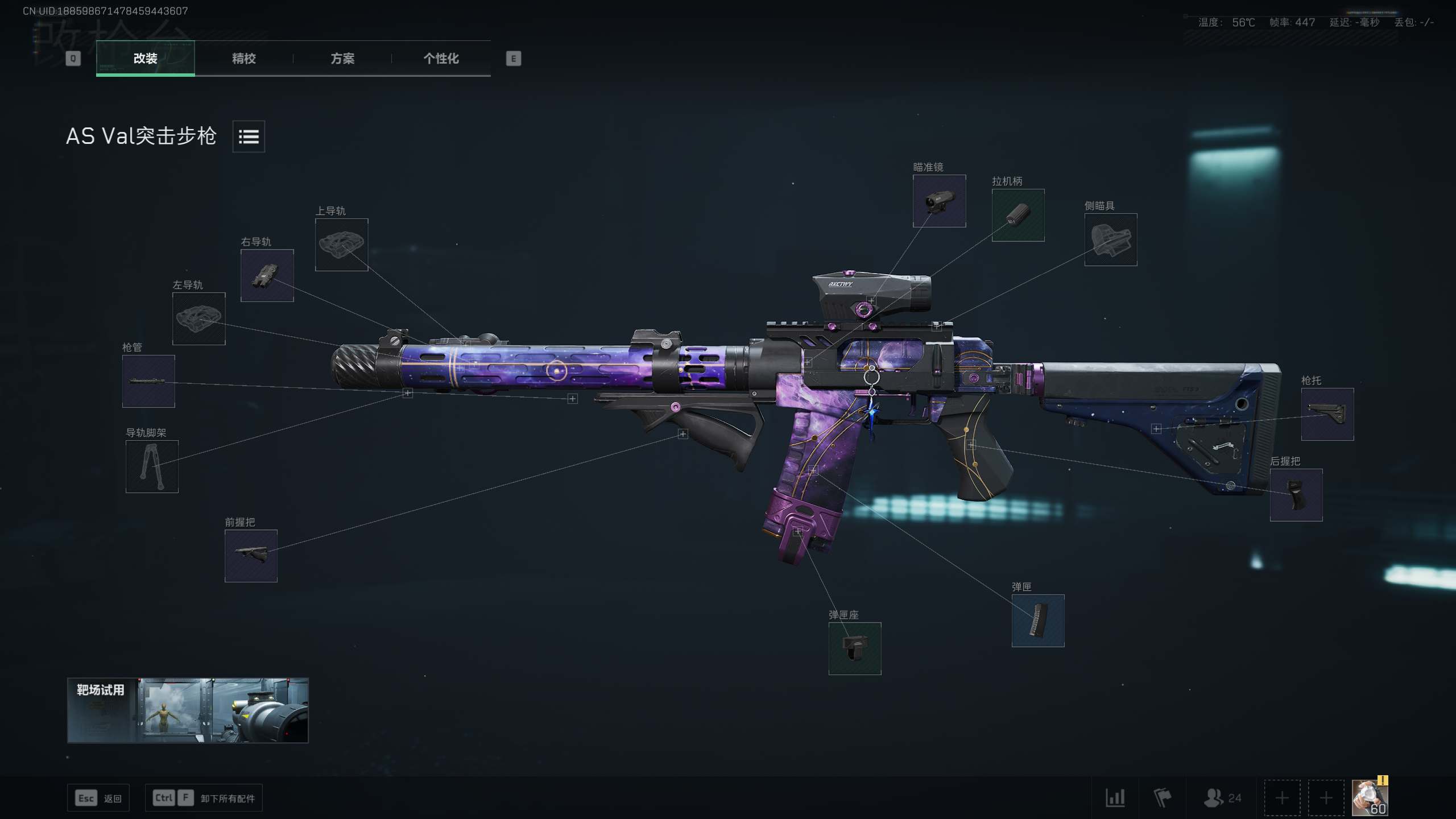Open the list menu beside AS Val title

click(249, 136)
